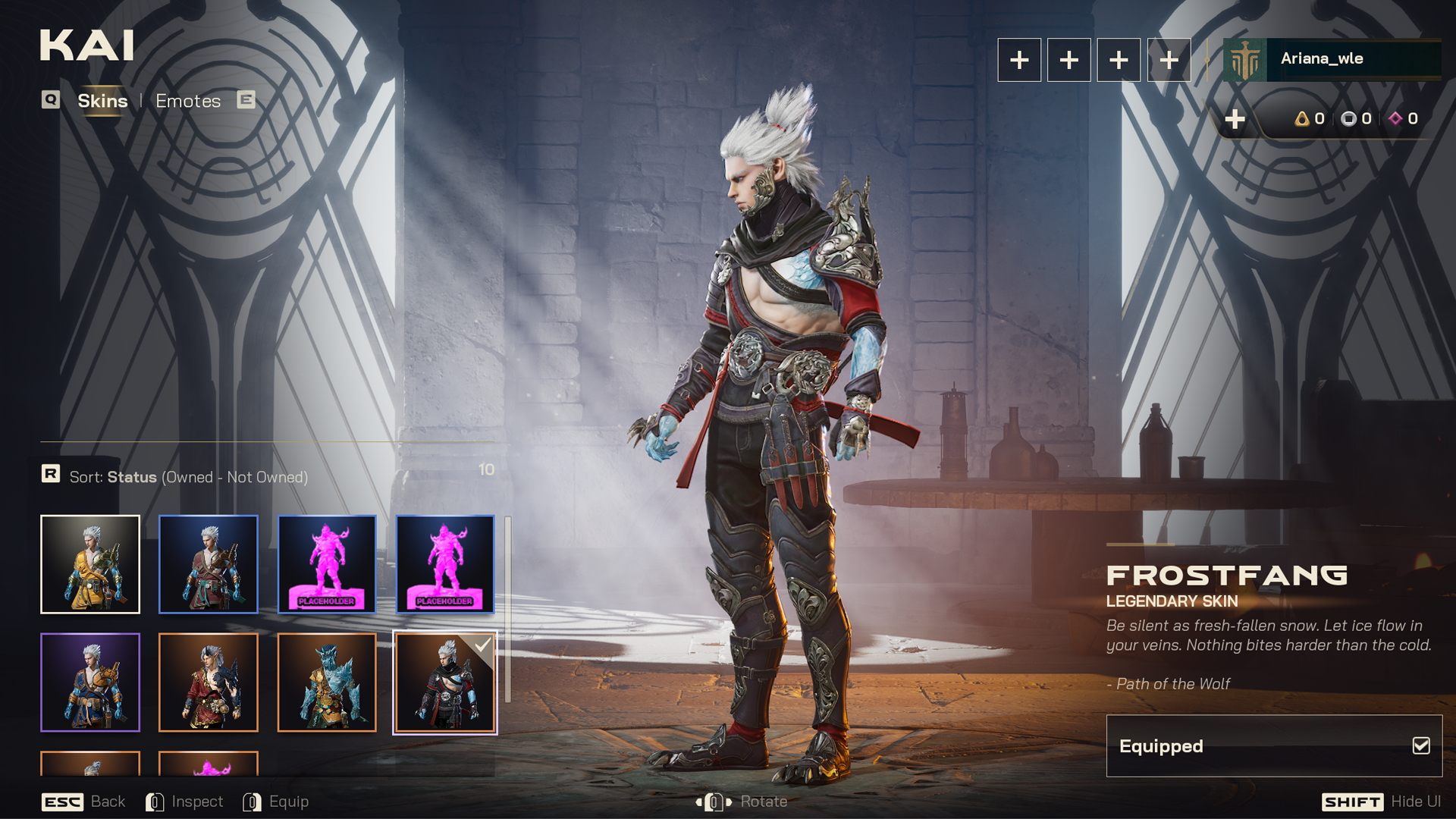The height and width of the screenshot is (819, 1456).
Task: Pick the red-robed Kai skin thumbnail
Action: pos(209,682)
